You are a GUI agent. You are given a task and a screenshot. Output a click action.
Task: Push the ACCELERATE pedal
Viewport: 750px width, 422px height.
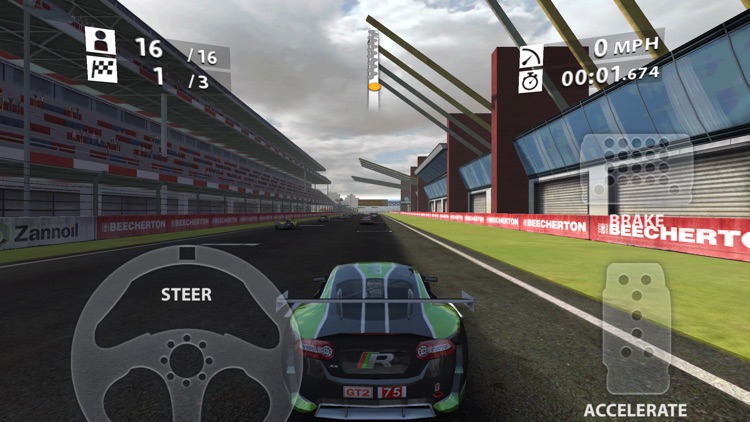coord(637,328)
